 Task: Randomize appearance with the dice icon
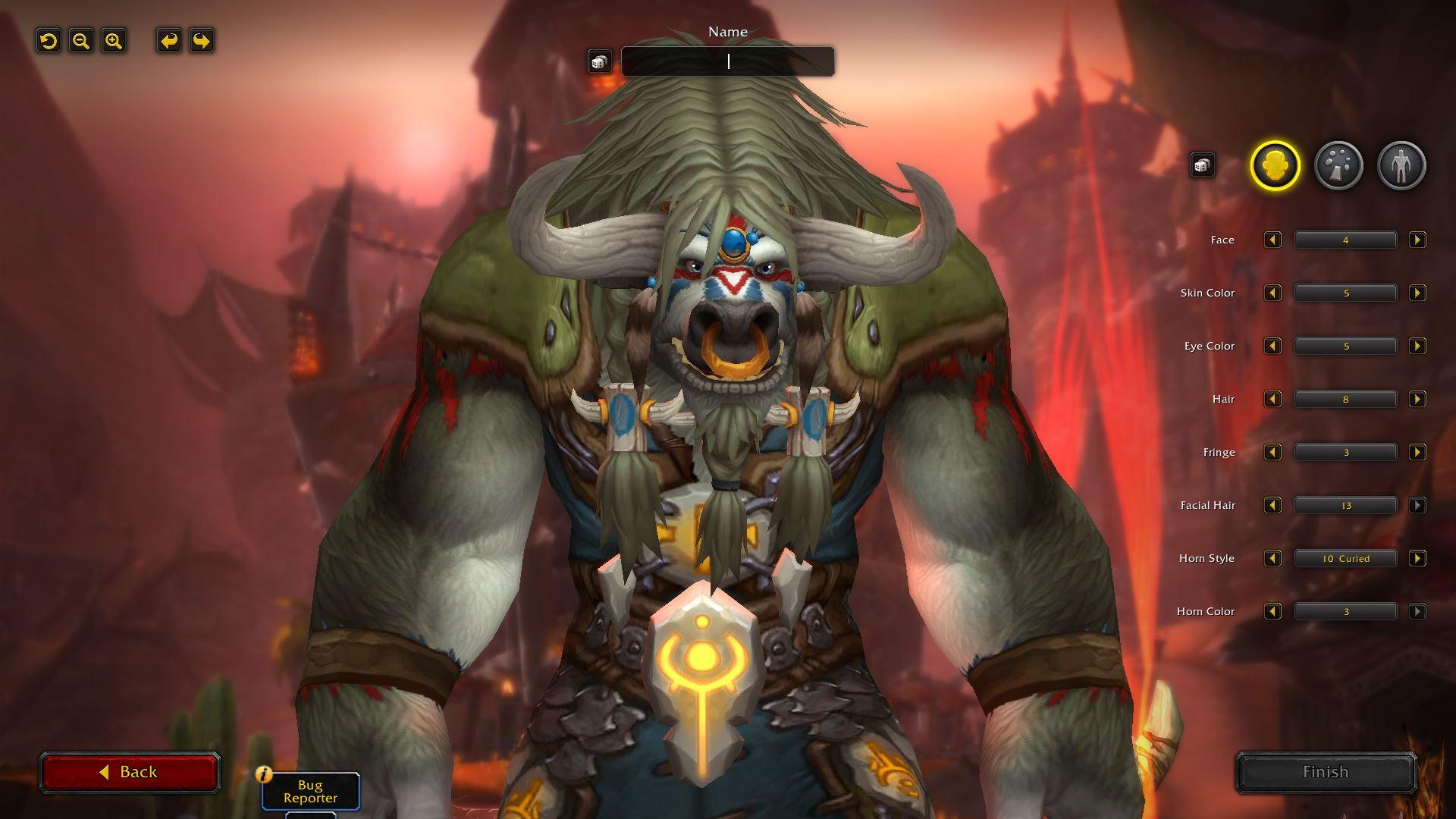point(1203,165)
